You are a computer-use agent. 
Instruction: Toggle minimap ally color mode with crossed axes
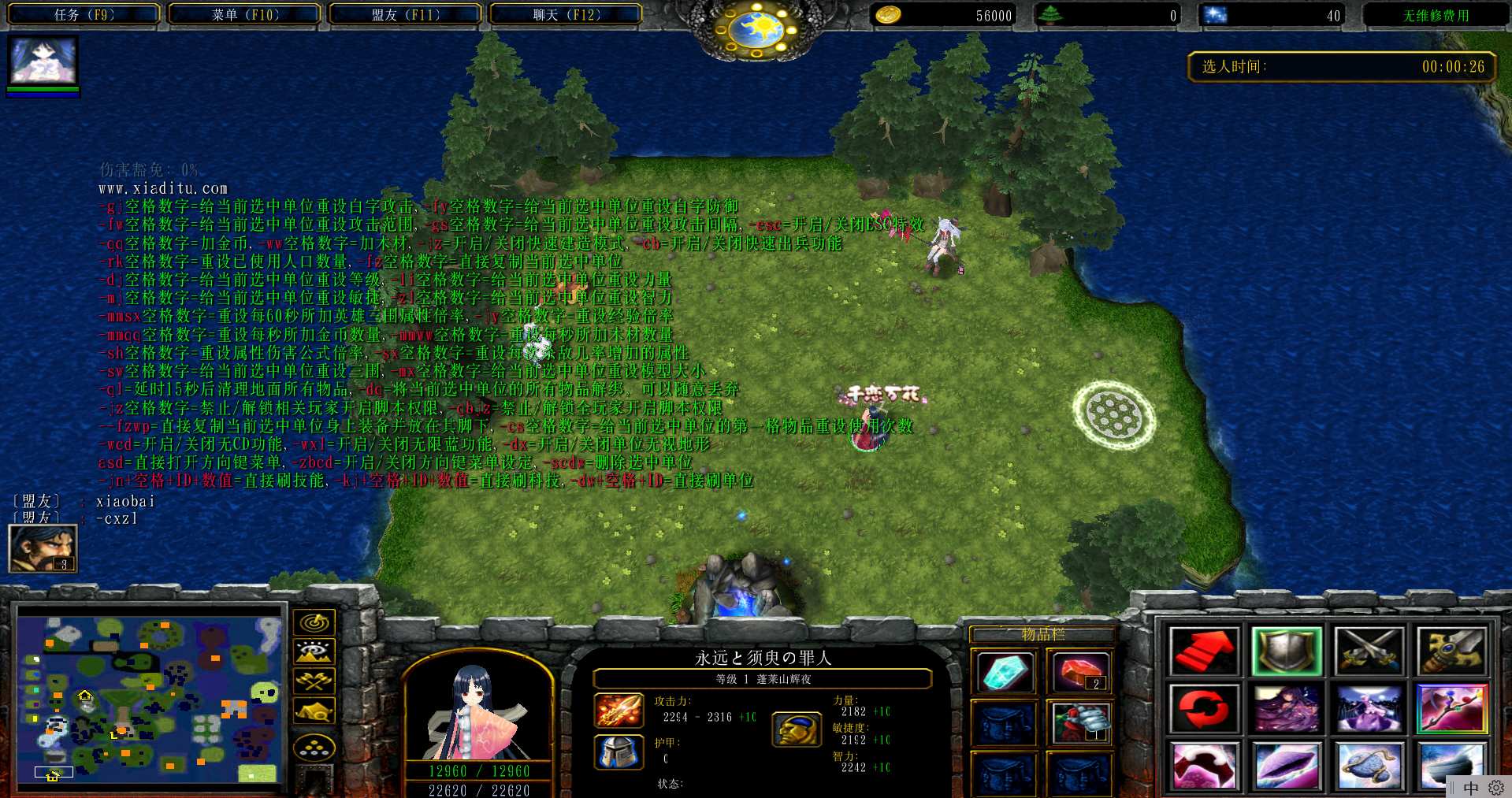[314, 681]
